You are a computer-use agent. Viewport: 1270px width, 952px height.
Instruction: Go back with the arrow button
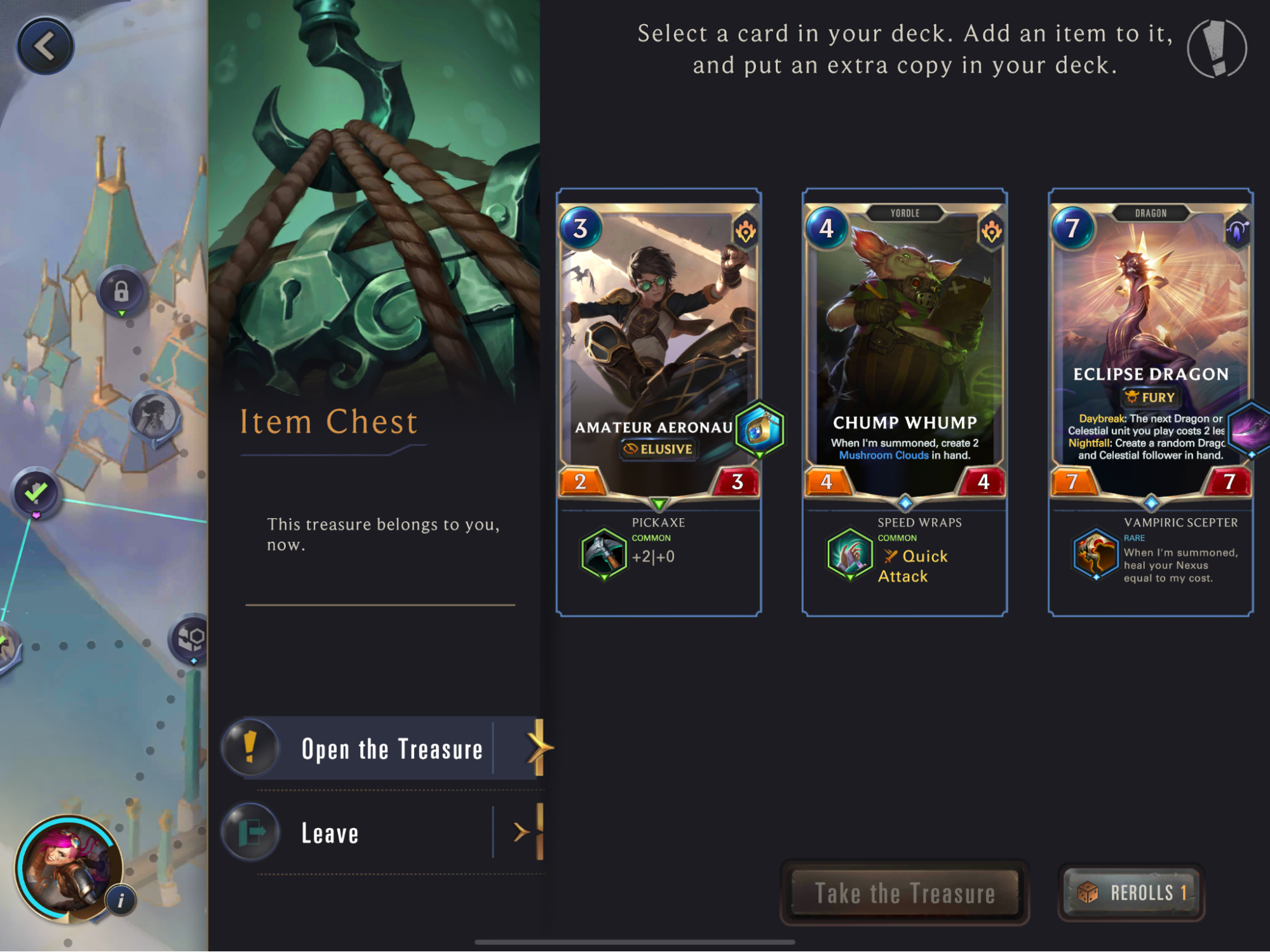44,46
